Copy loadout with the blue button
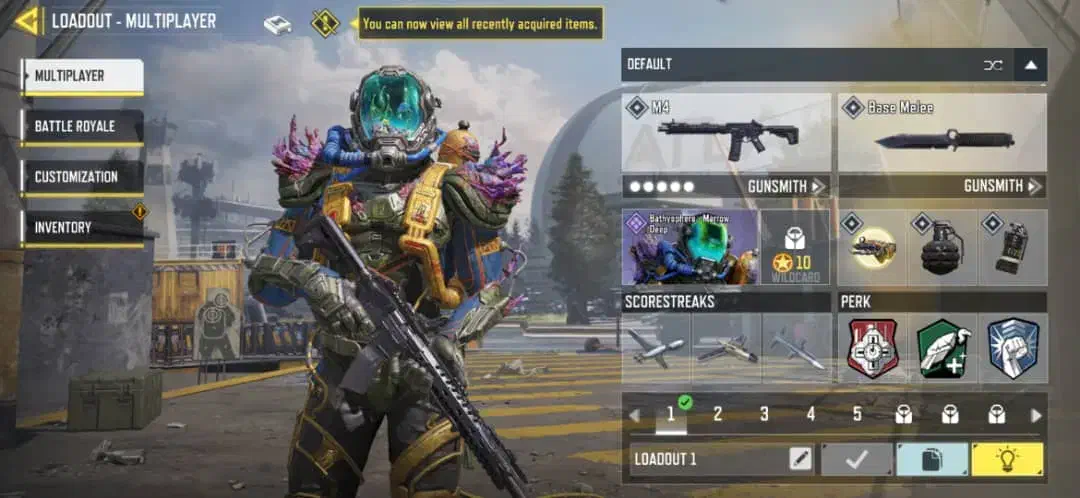The width and height of the screenshot is (1080, 498). 931,459
